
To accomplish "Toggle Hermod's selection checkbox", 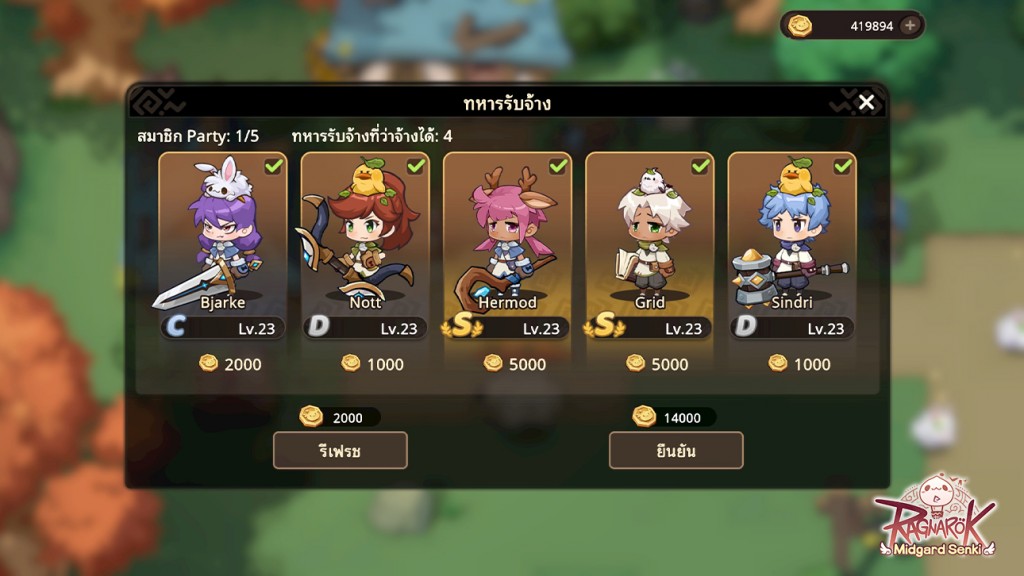I will click(558, 166).
